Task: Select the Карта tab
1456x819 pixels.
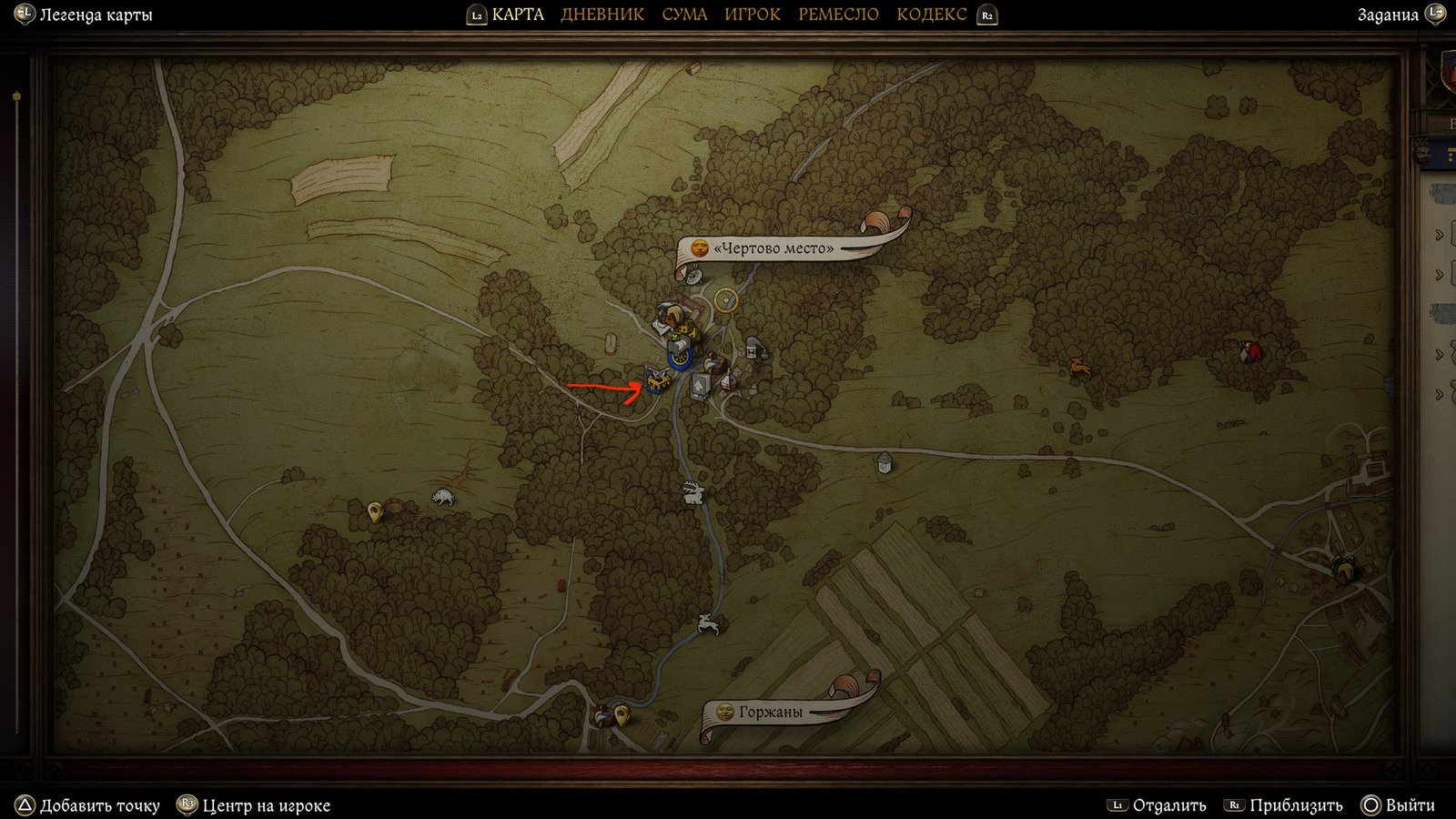Action: click(517, 15)
